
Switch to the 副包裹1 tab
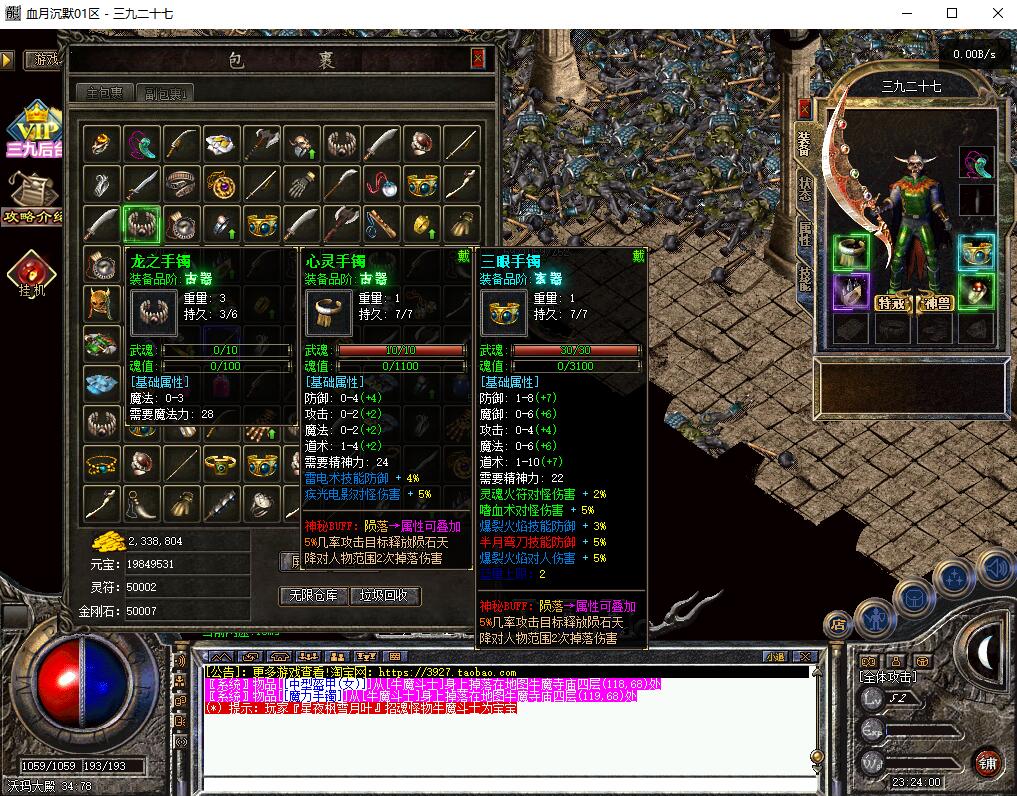[165, 93]
